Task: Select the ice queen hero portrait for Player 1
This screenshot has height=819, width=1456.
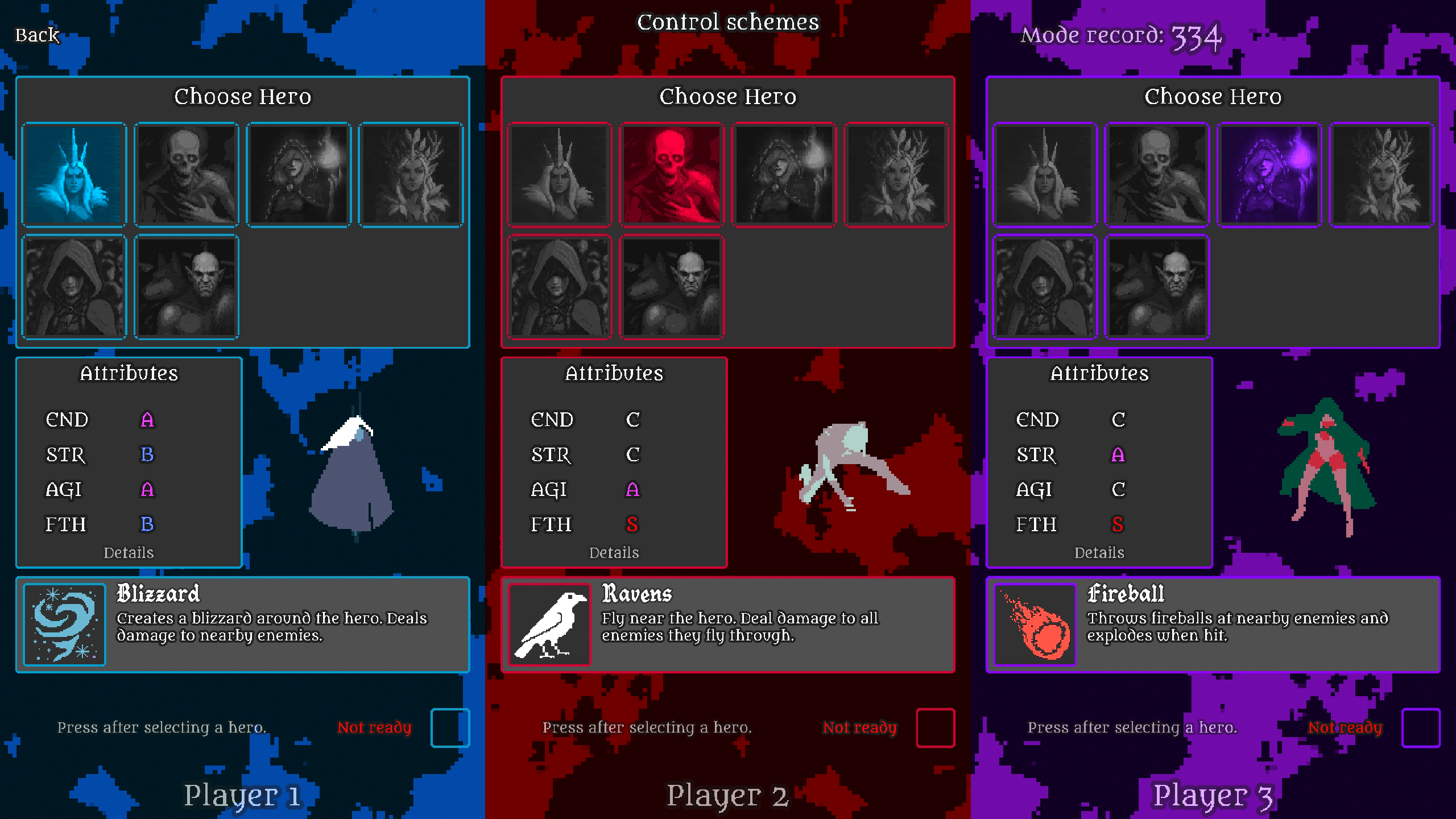Action: (74, 173)
